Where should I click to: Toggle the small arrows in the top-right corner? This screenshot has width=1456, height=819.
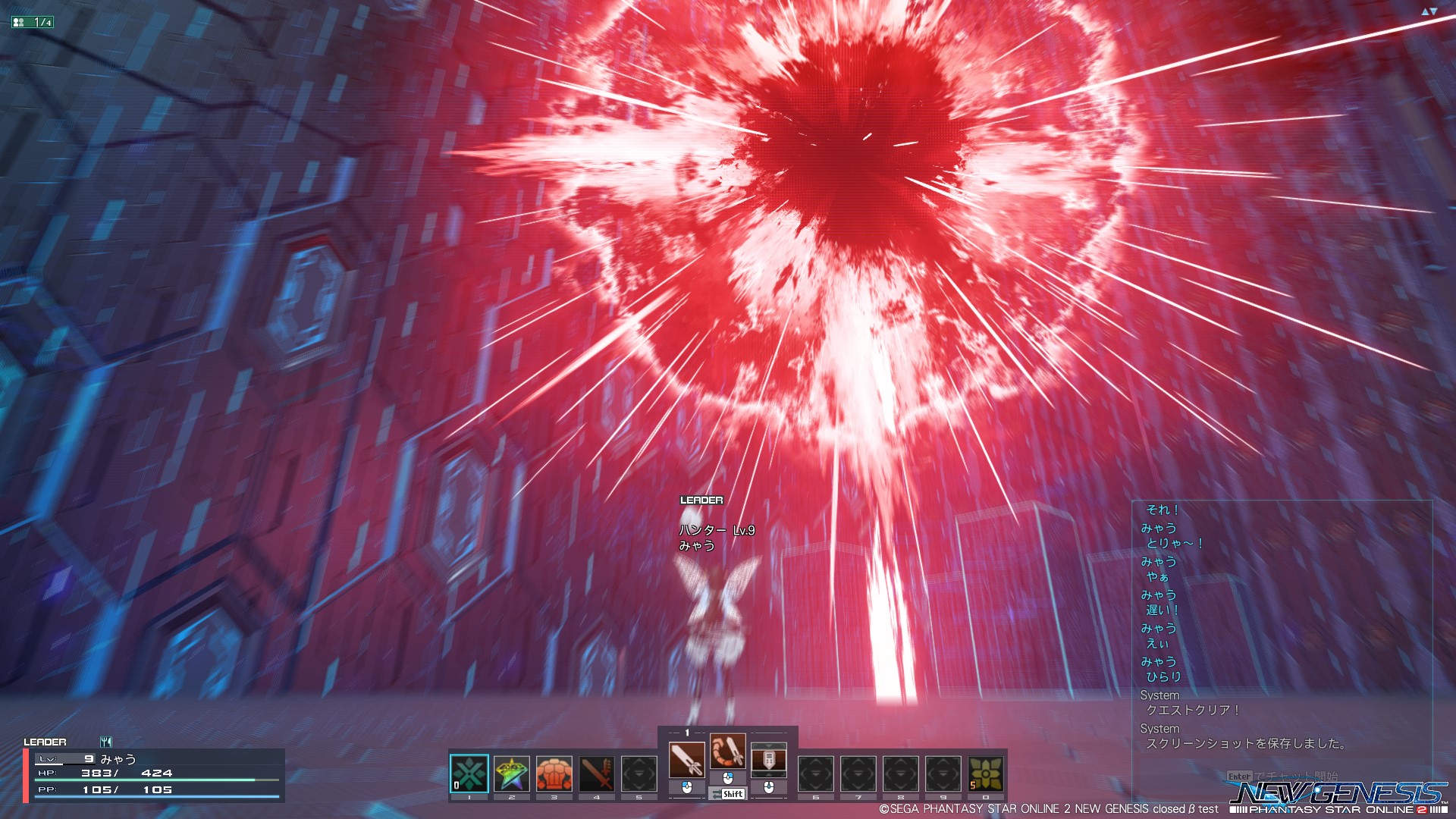[x=1429, y=11]
